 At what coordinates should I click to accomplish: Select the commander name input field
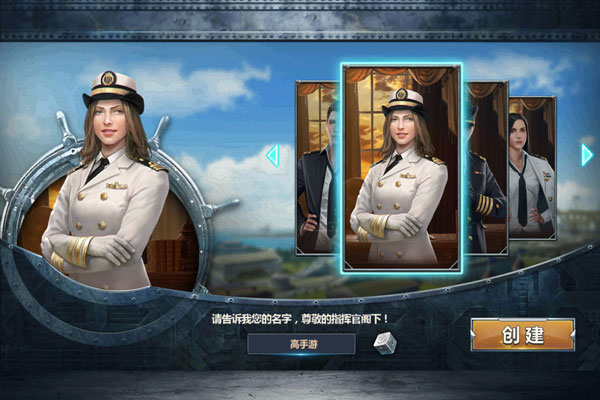(302, 344)
